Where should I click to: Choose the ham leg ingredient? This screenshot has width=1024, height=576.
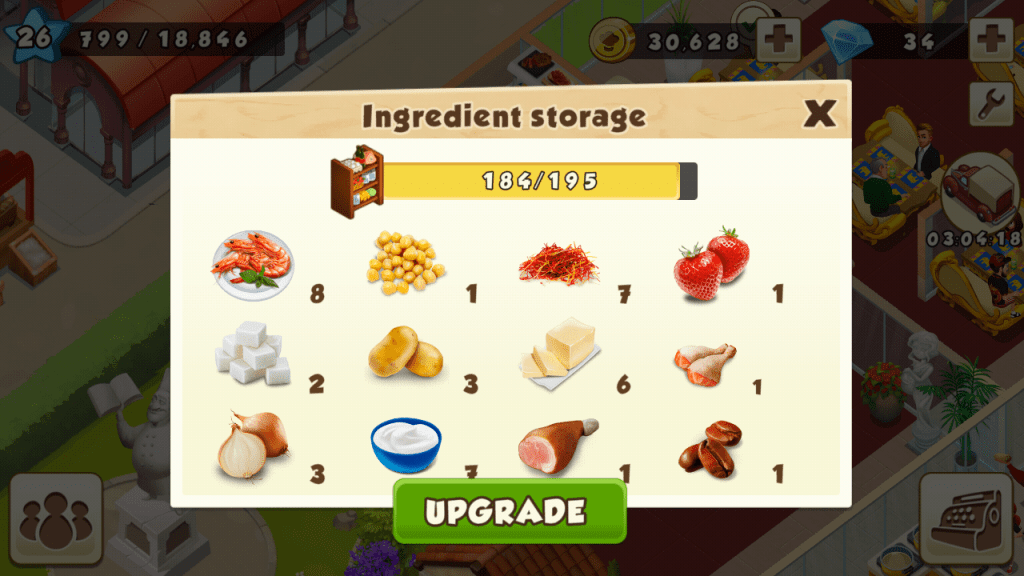(x=557, y=444)
